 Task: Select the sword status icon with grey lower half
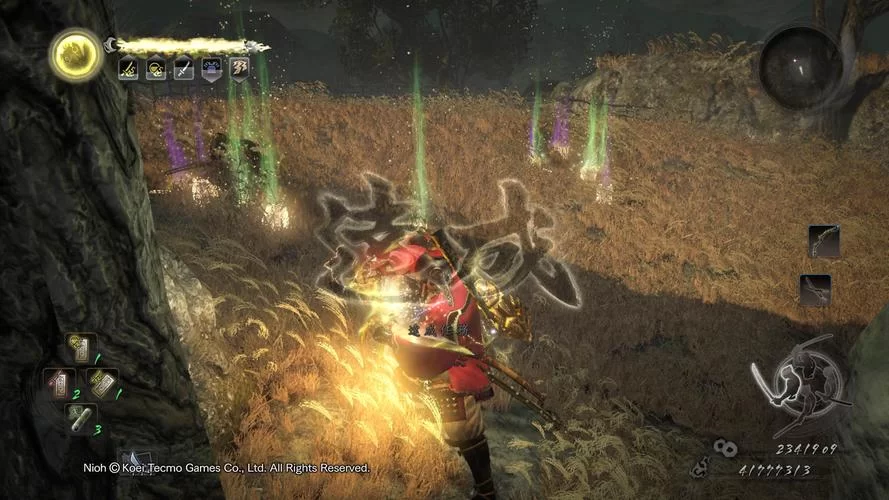click(x=184, y=69)
